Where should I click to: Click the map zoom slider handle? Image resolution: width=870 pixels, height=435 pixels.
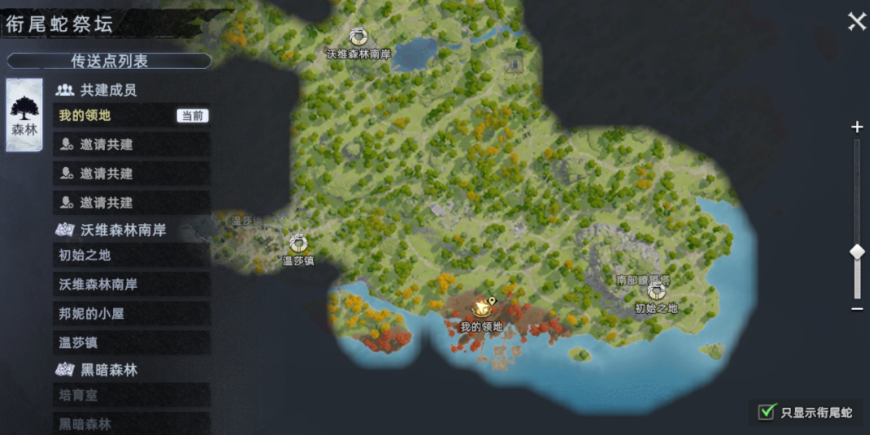click(856, 252)
